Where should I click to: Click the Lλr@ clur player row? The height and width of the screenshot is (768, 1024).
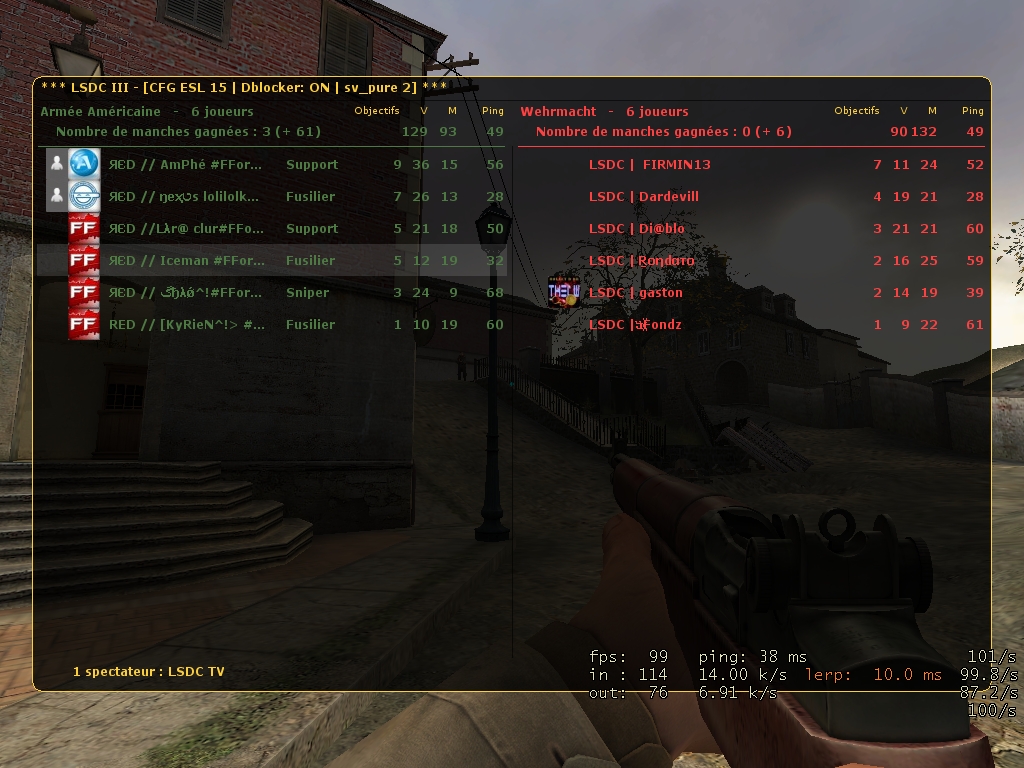pyautogui.click(x=272, y=228)
